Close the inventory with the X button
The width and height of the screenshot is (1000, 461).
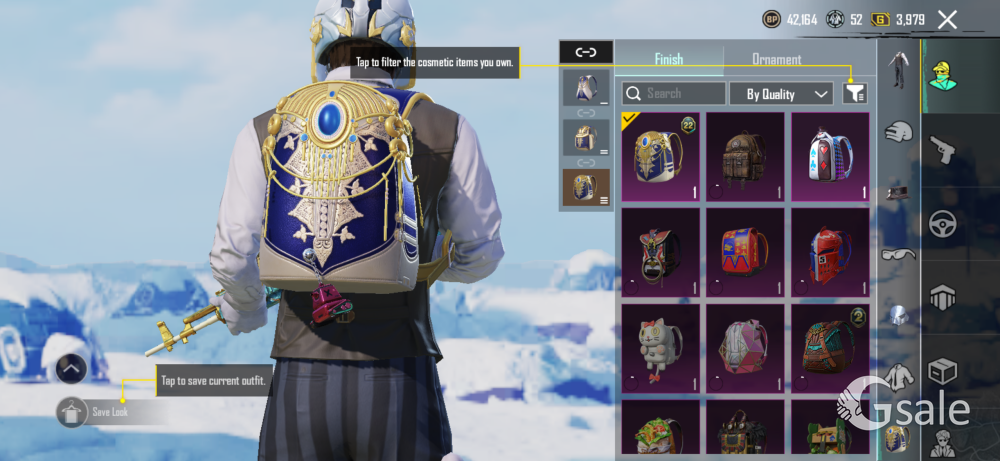(947, 19)
